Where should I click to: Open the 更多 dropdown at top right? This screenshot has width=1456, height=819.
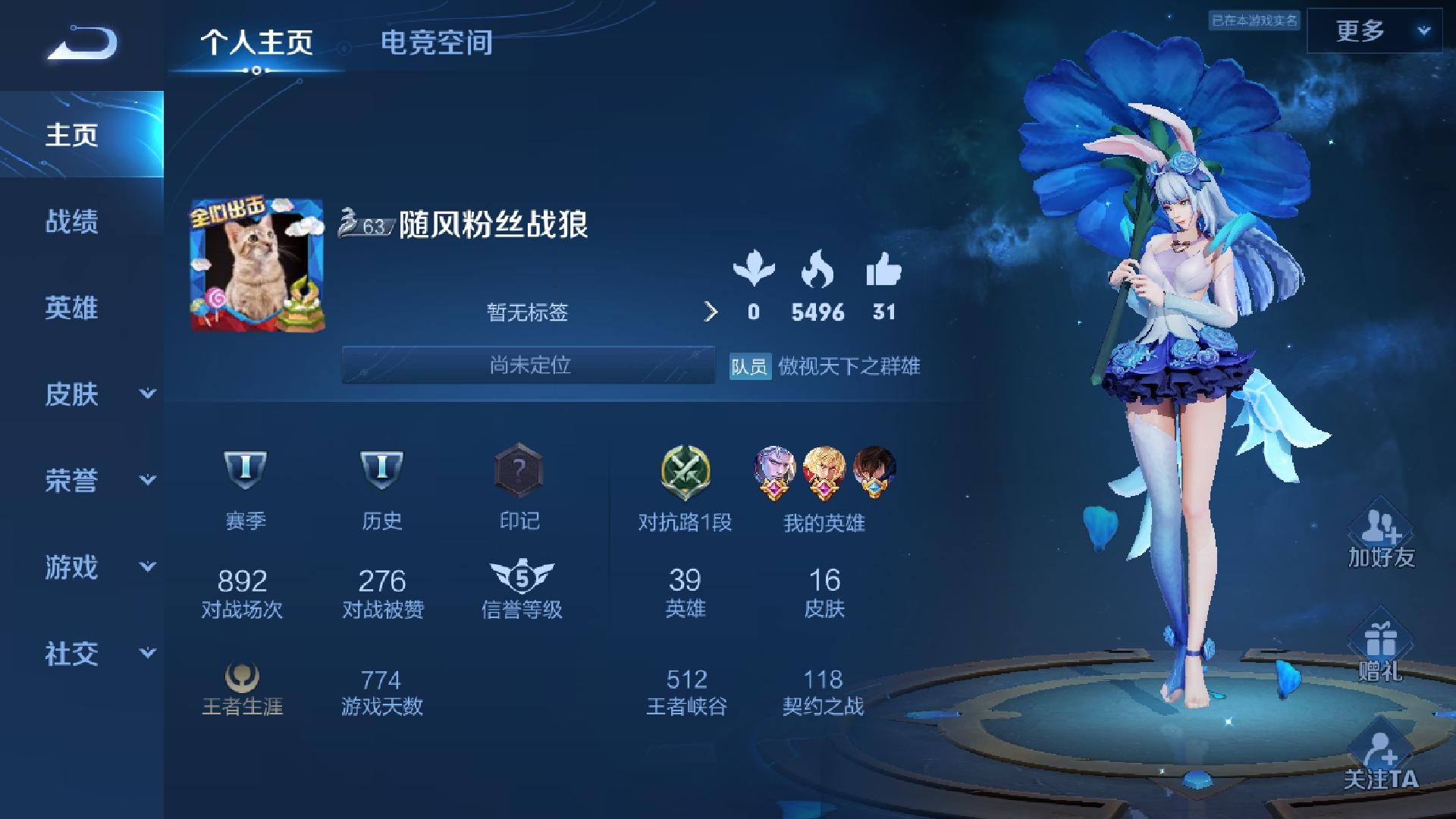coord(1376,32)
